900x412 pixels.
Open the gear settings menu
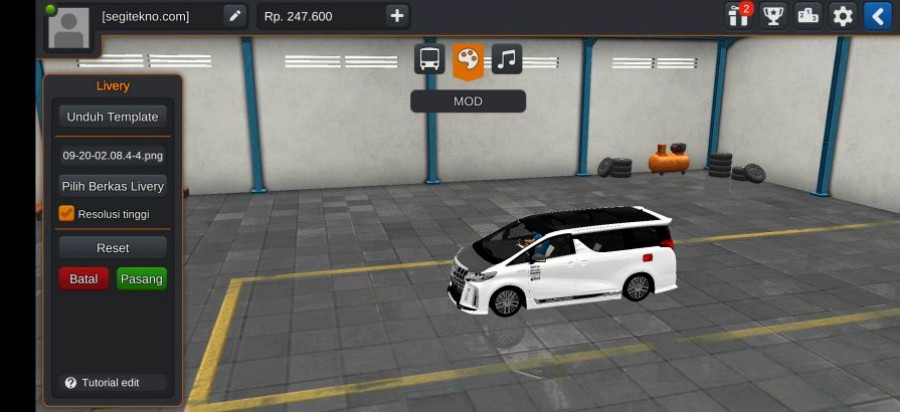click(843, 16)
